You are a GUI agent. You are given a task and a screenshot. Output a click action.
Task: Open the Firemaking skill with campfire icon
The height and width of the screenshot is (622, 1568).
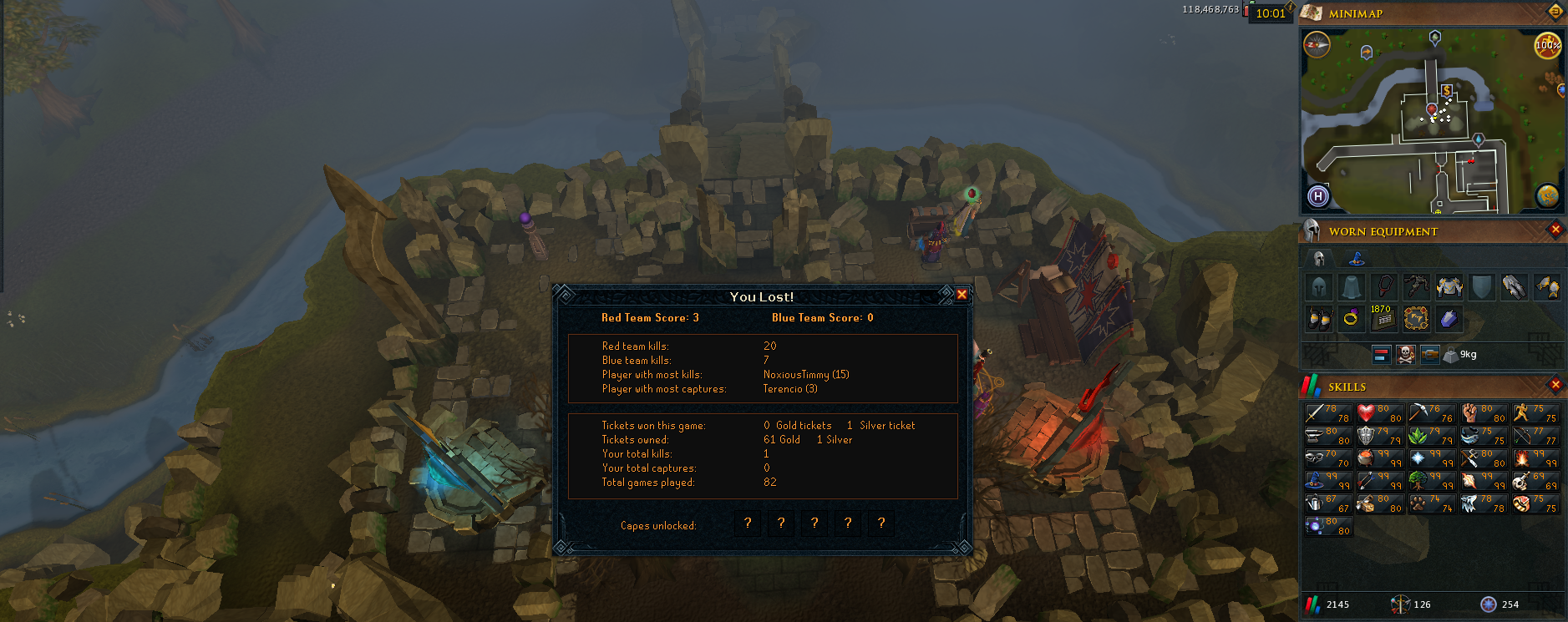click(x=1535, y=458)
